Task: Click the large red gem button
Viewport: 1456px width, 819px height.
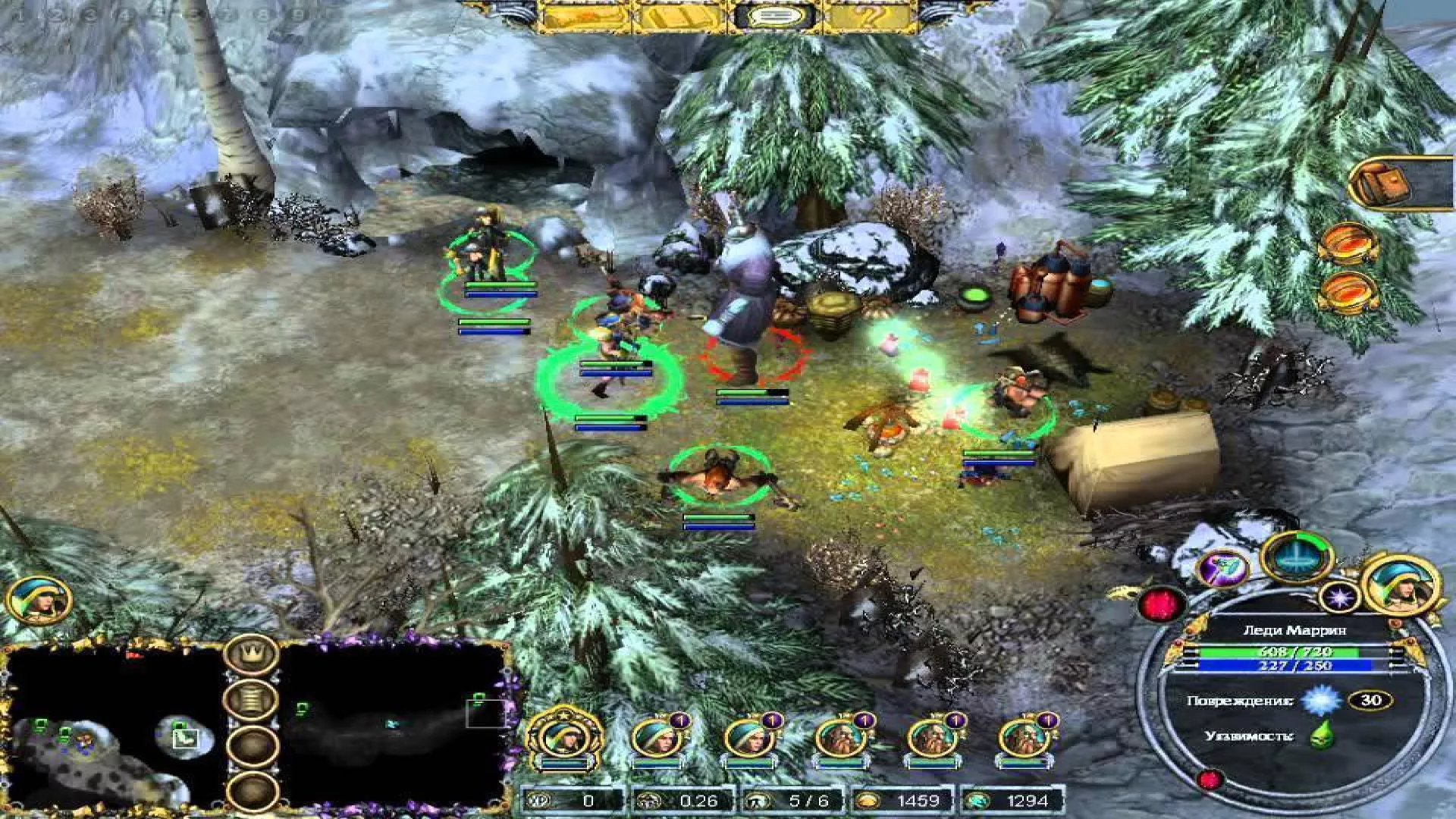Action: tap(1161, 604)
